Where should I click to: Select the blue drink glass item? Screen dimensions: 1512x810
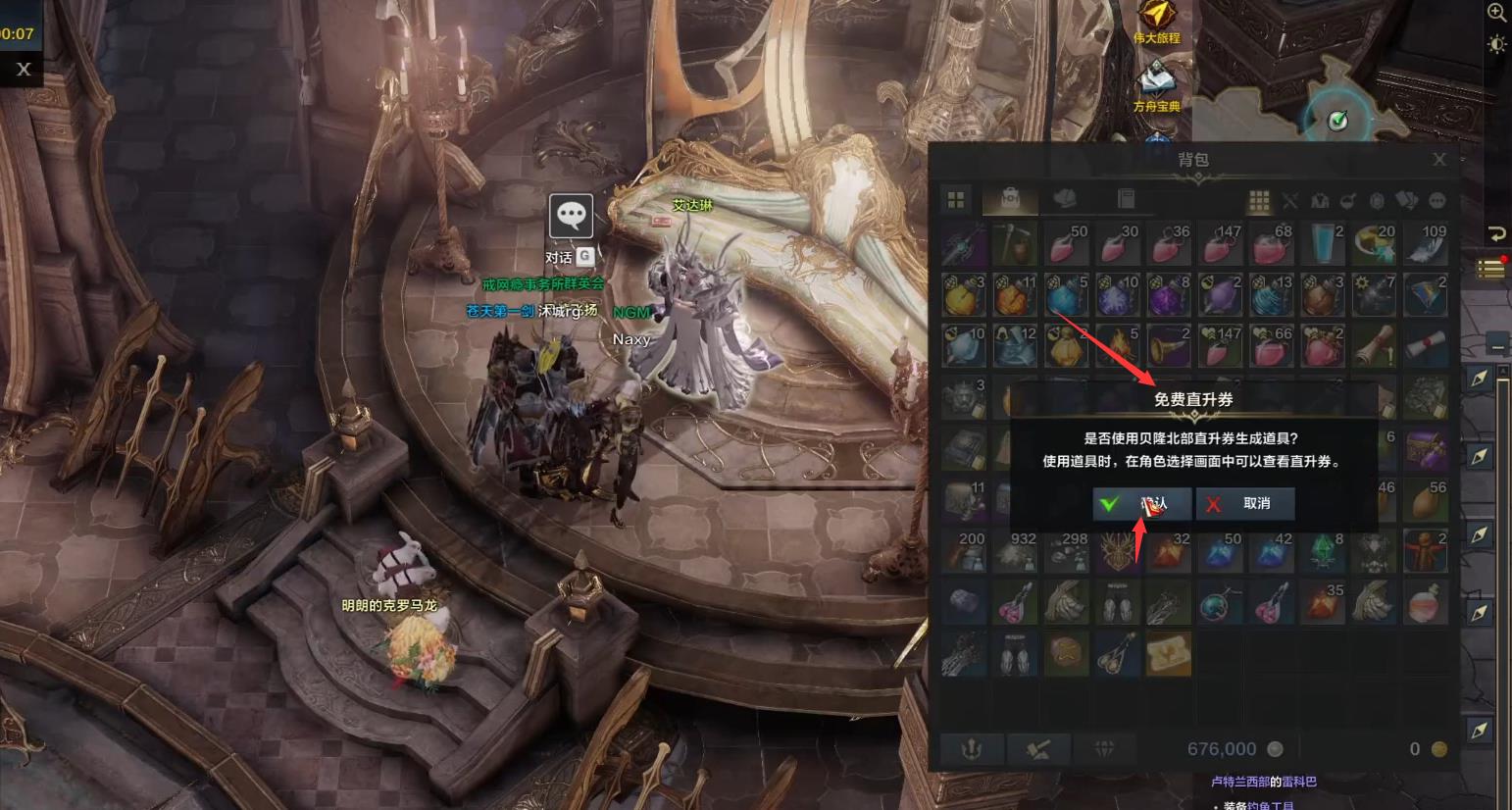tap(1322, 243)
